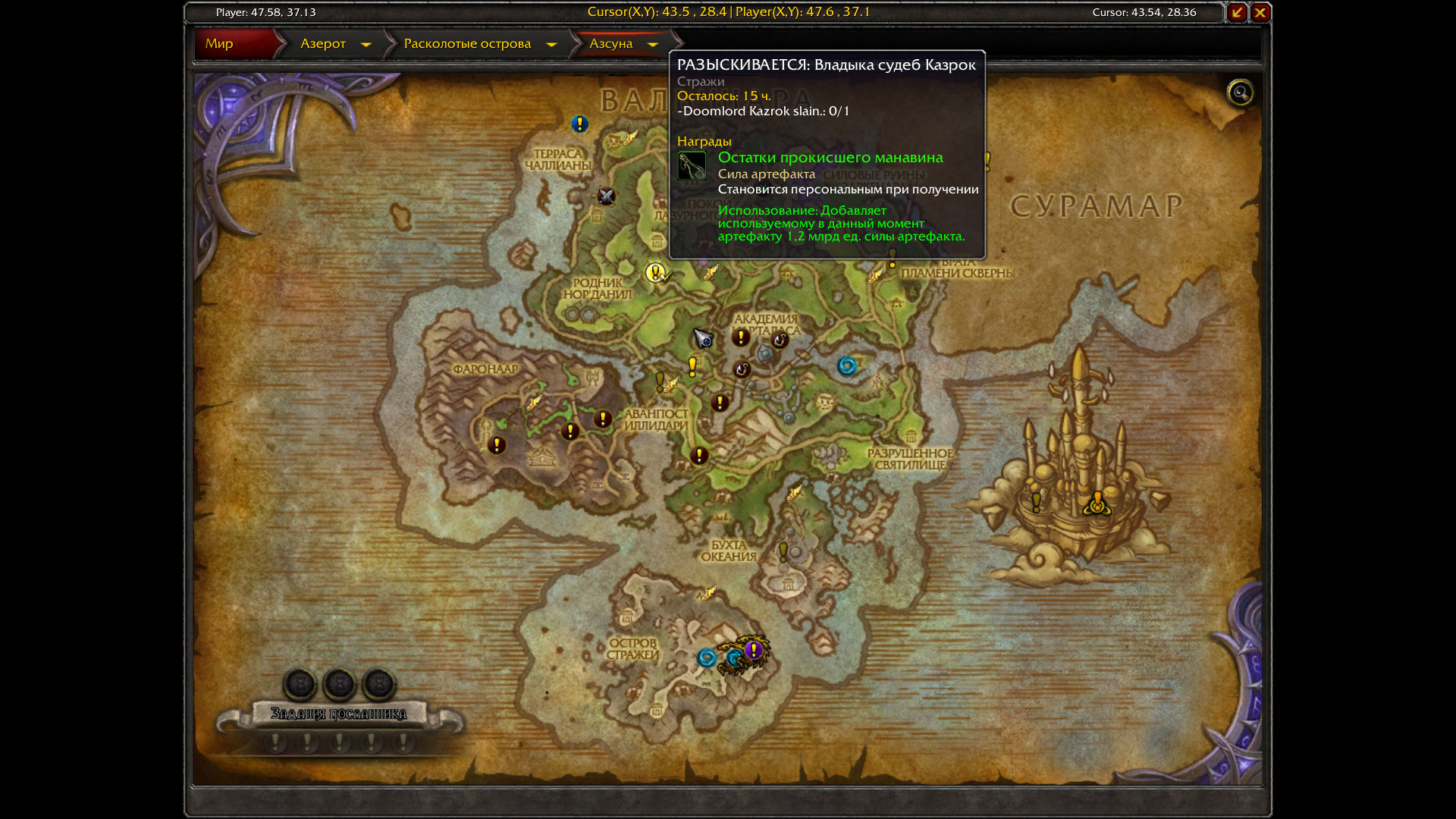
Task: Open the Азерот dropdown arrow
Action: (366, 45)
